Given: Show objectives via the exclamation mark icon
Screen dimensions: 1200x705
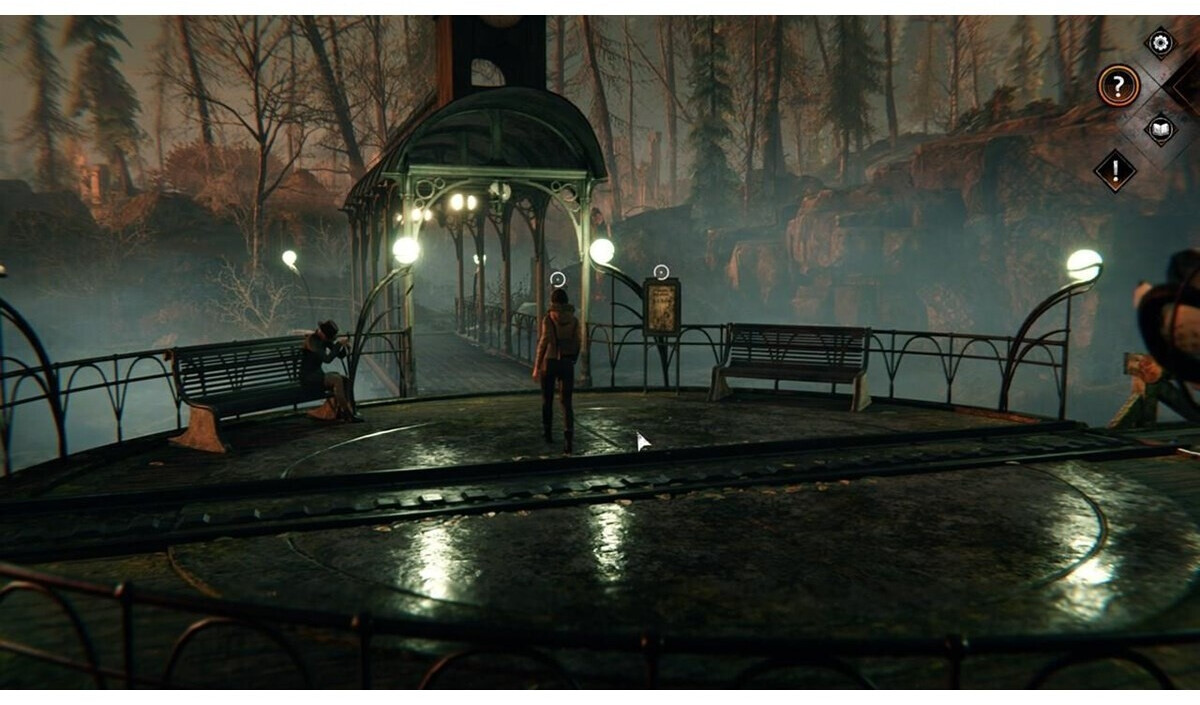Looking at the screenshot, I should [x=1115, y=170].
